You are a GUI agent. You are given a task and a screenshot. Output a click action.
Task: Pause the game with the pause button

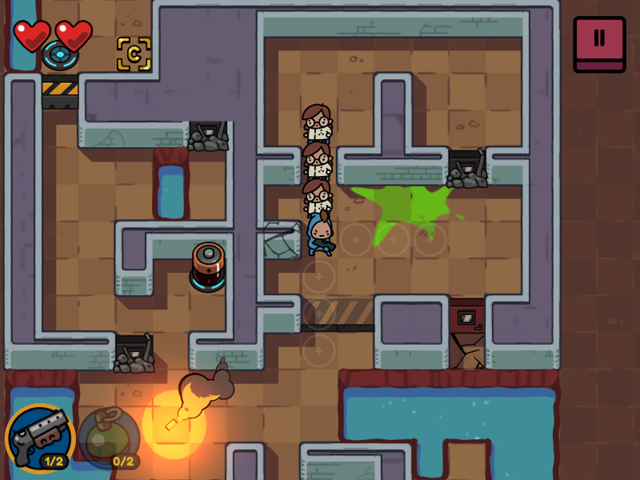[599, 42]
